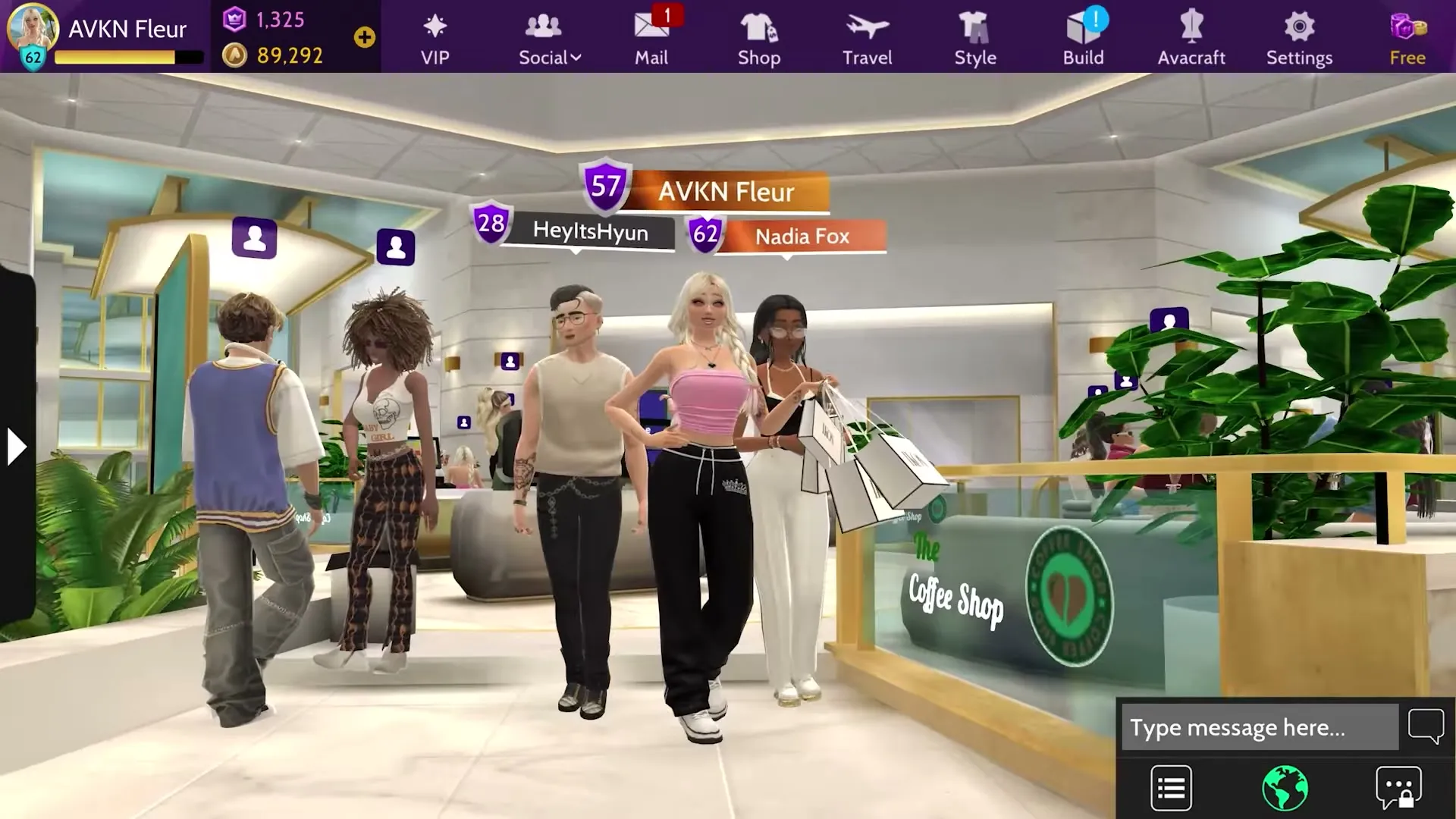Open Build mode

pos(1083,34)
